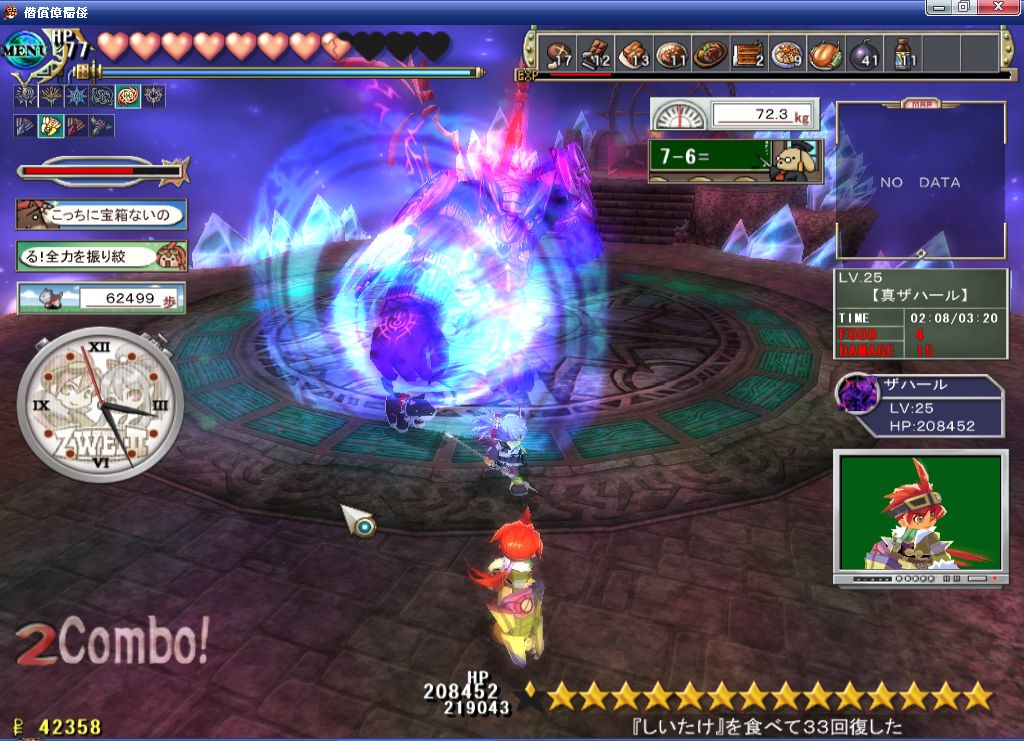Pick the black bomb item slot
Viewport: 1024px width, 741px height.
862,54
